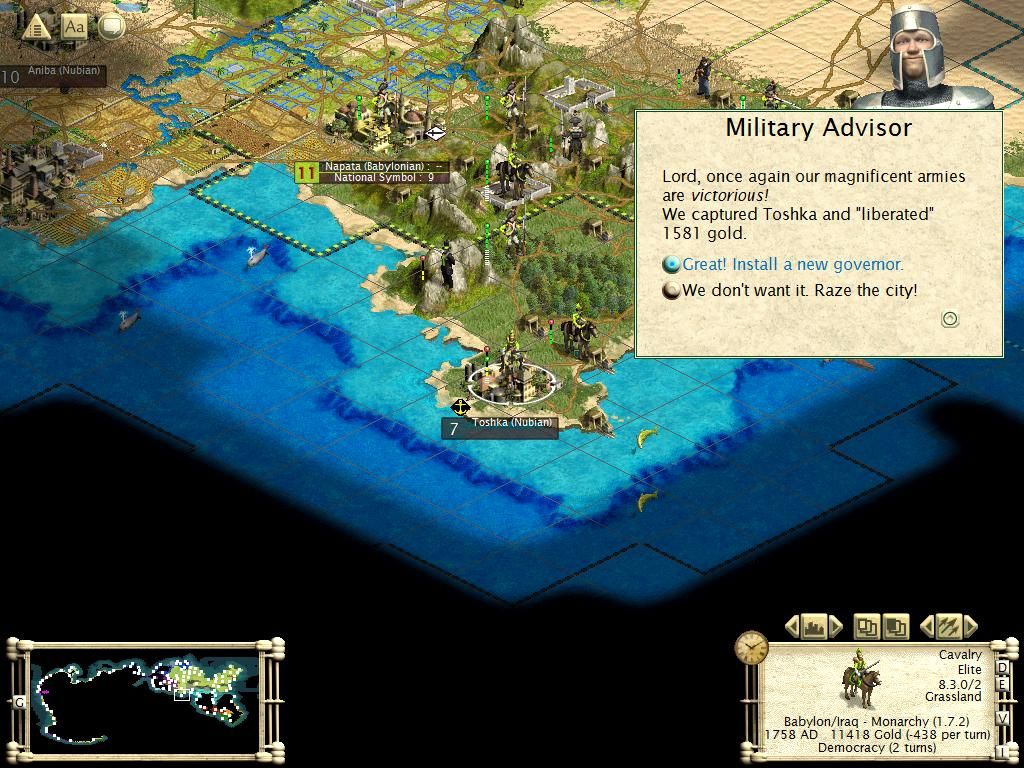Click the filled overlapping squares button

point(895,627)
